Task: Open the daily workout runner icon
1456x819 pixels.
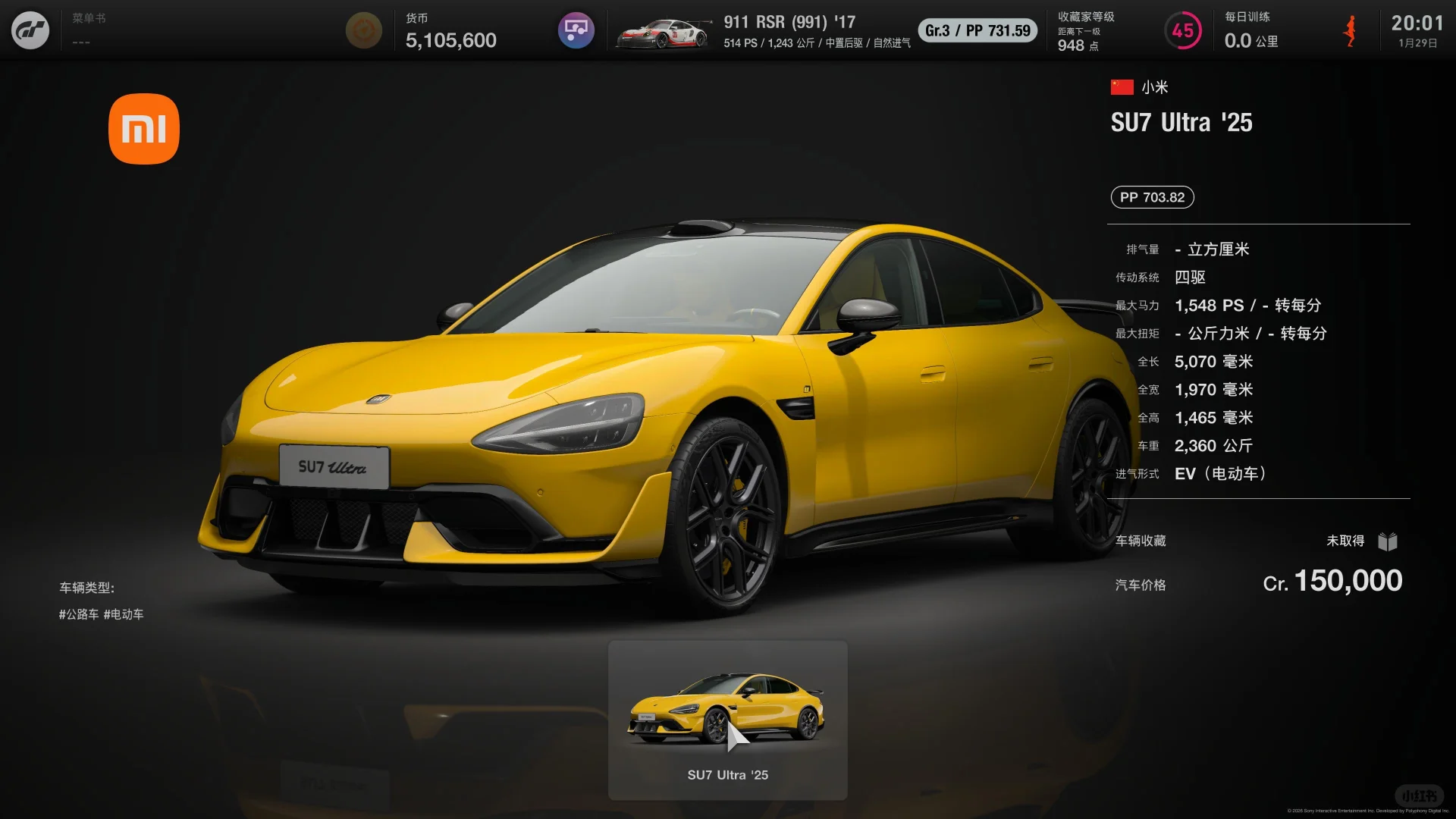Action: pyautogui.click(x=1350, y=31)
